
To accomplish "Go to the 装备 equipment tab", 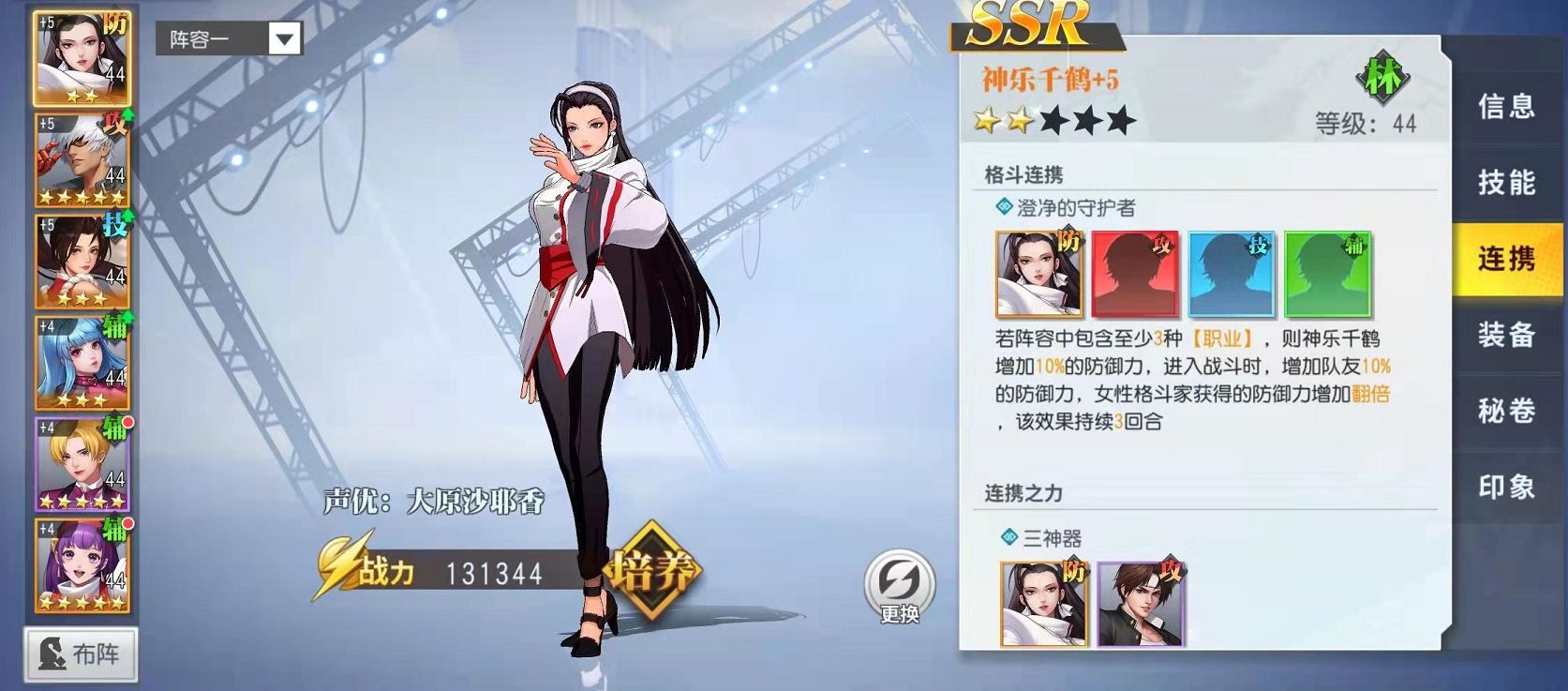I will click(x=1506, y=335).
